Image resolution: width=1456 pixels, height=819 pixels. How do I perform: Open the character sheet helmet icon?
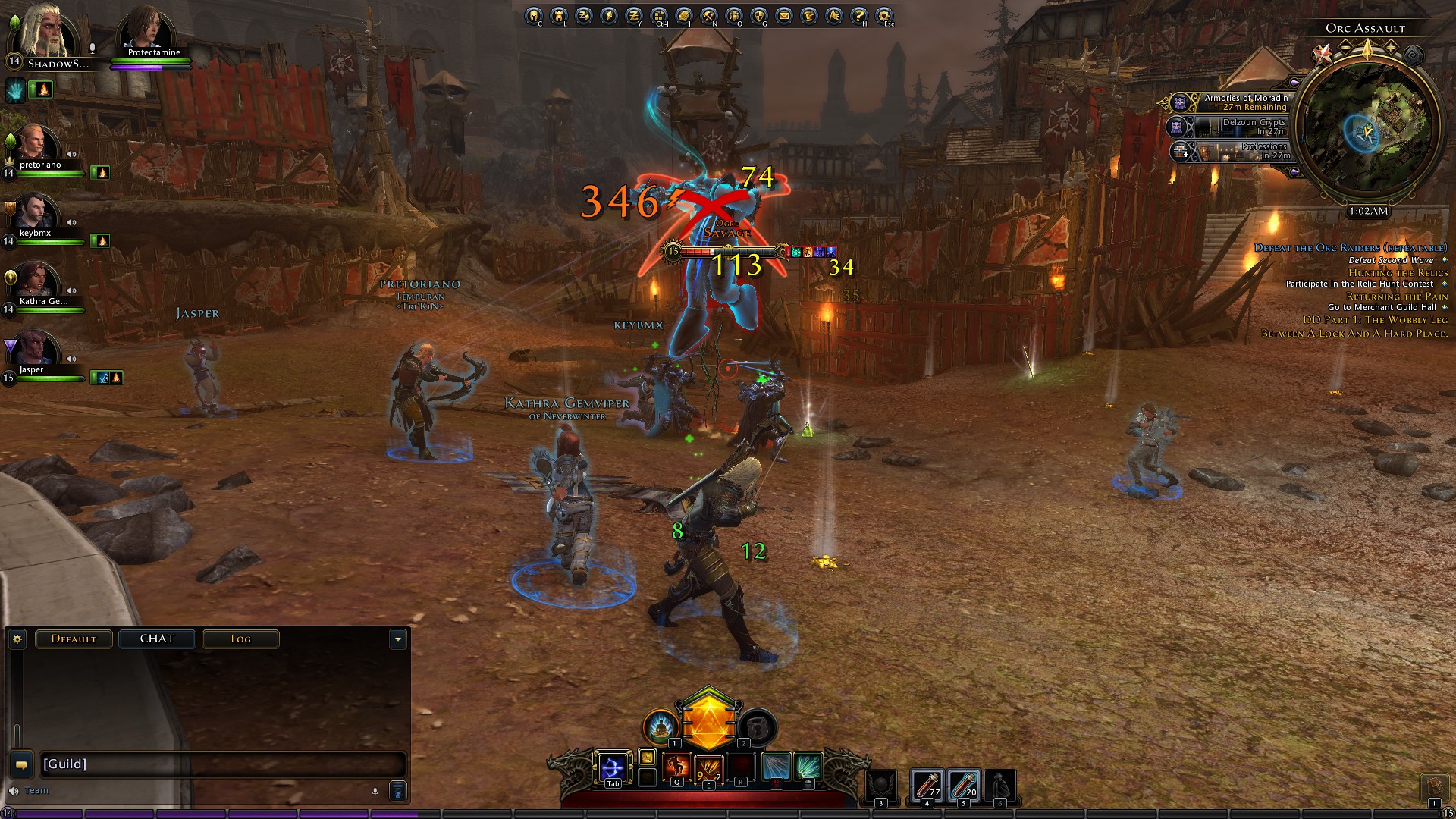coord(534,15)
